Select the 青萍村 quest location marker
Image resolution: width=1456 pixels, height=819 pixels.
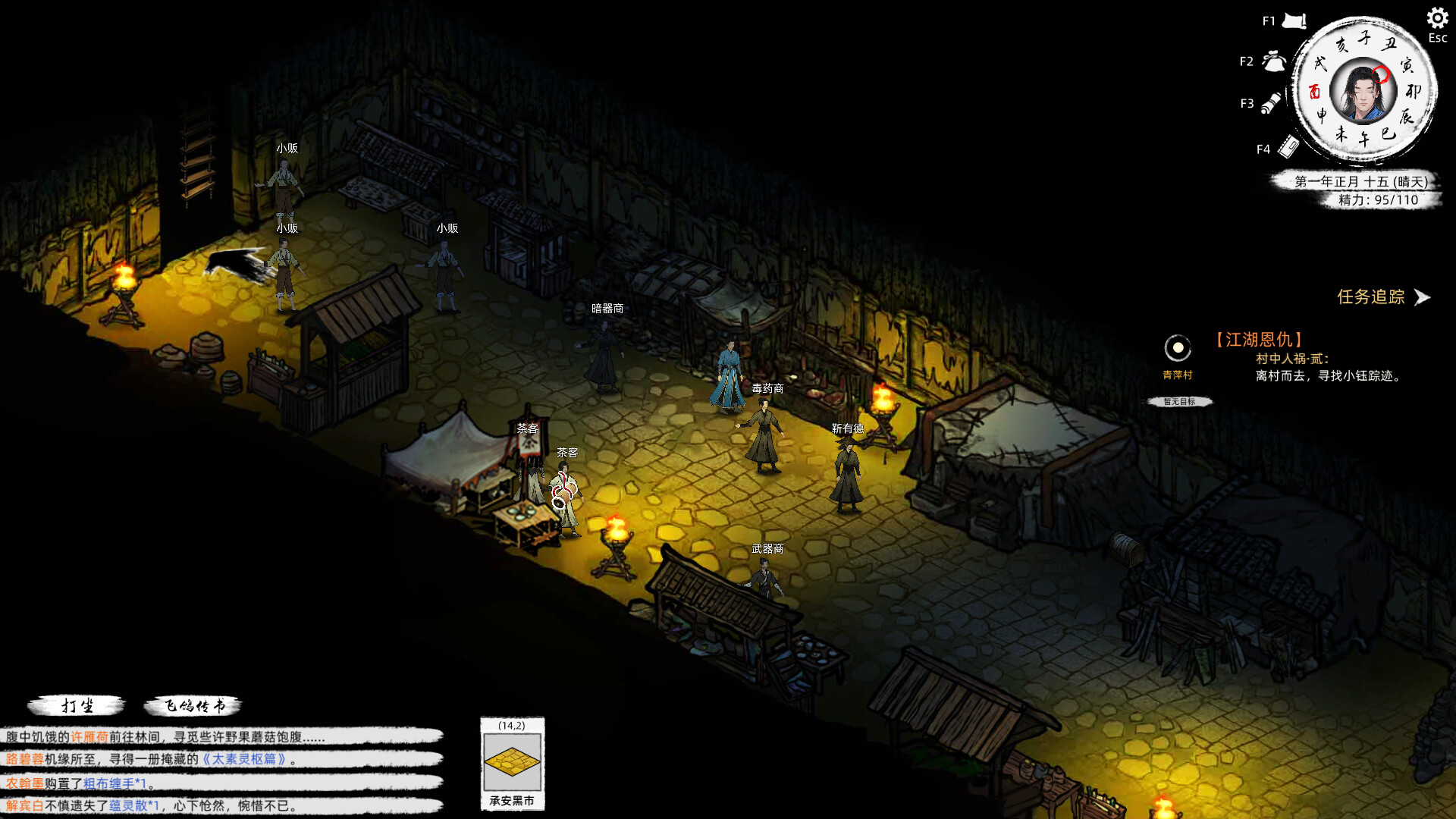coord(1178,349)
